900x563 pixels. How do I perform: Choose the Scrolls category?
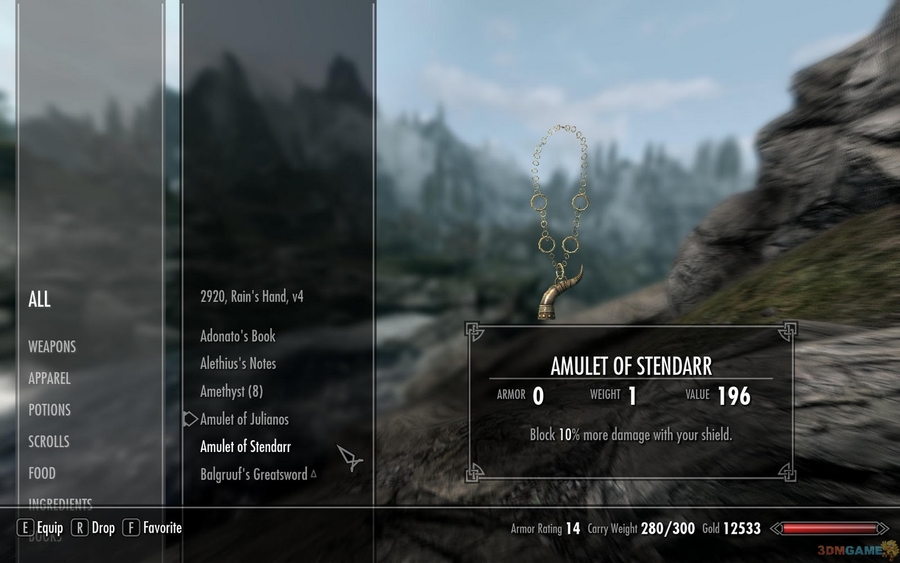pyautogui.click(x=49, y=442)
